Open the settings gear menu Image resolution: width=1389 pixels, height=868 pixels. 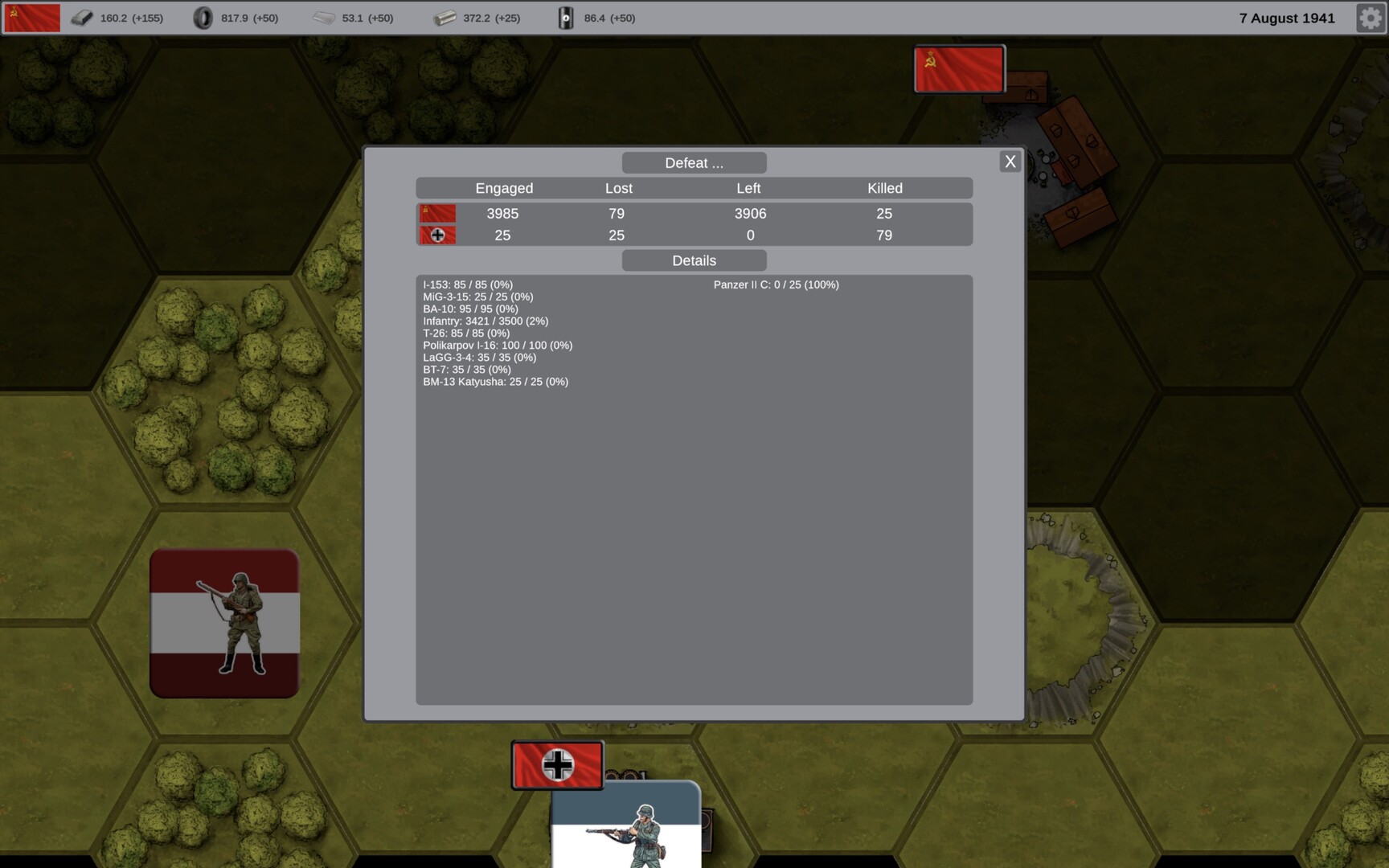pos(1368,18)
